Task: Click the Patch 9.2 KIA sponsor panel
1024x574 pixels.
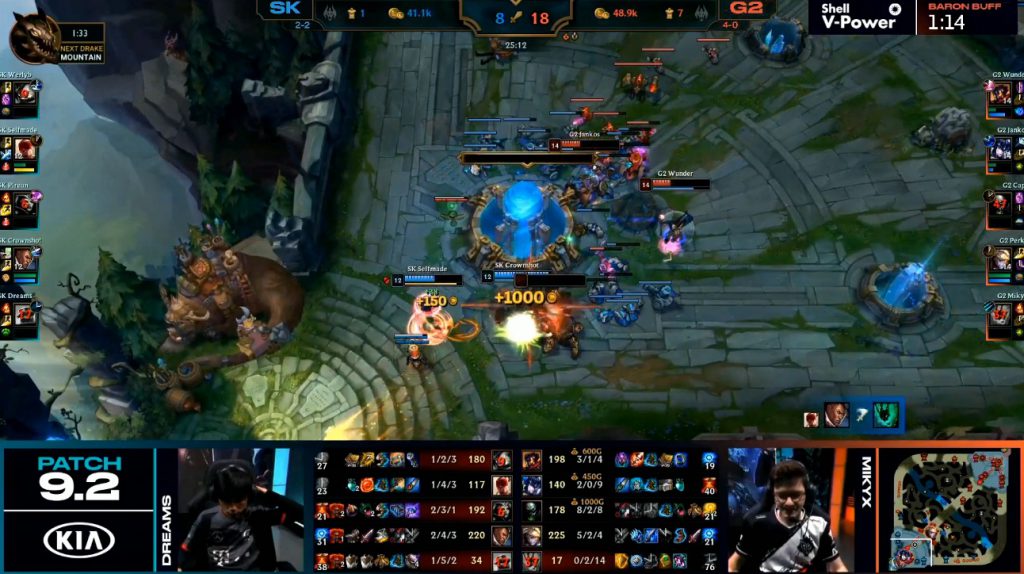Action: click(78, 510)
